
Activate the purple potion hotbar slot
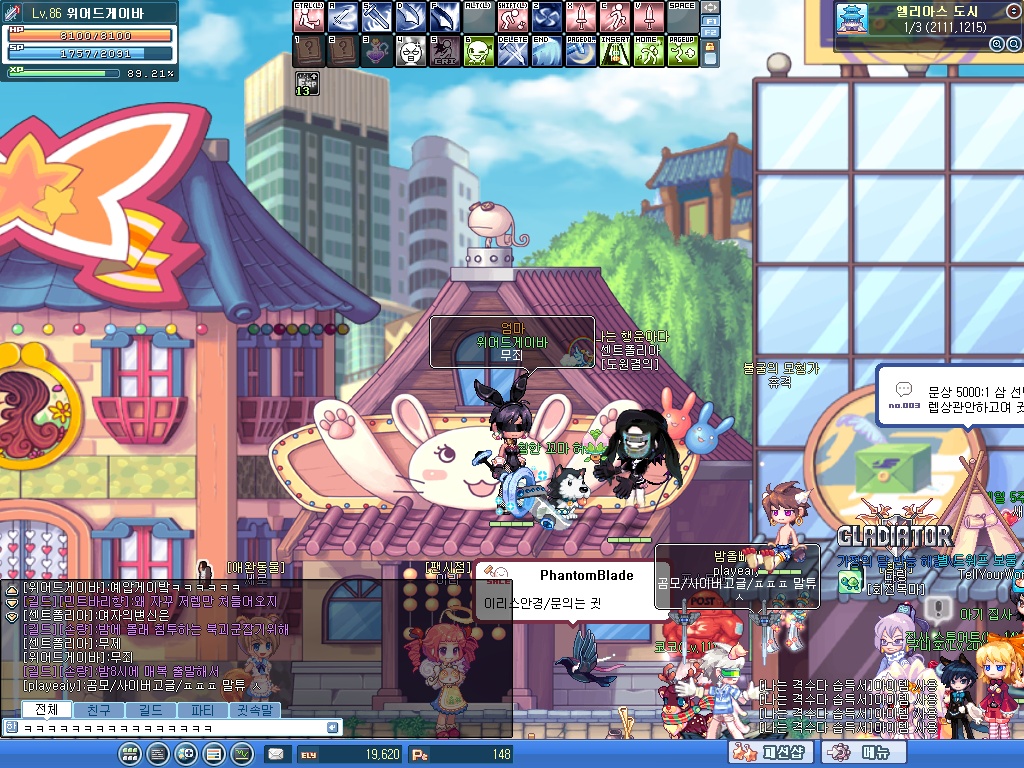click(376, 50)
